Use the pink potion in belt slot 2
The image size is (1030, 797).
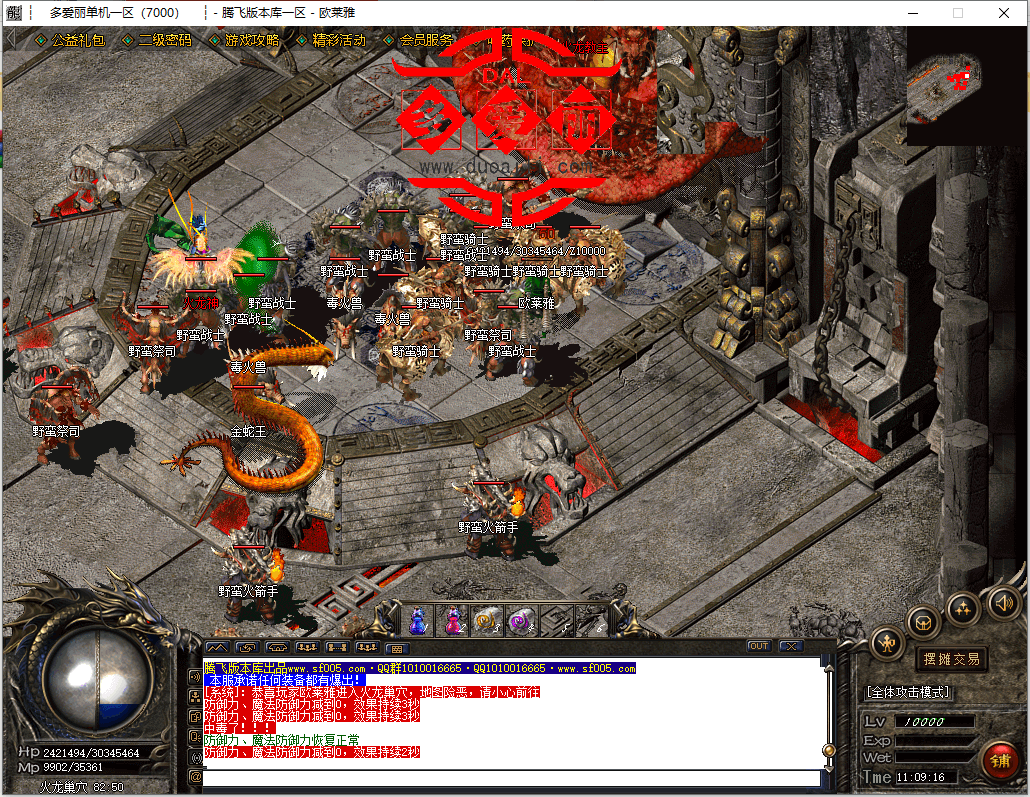[x=453, y=621]
